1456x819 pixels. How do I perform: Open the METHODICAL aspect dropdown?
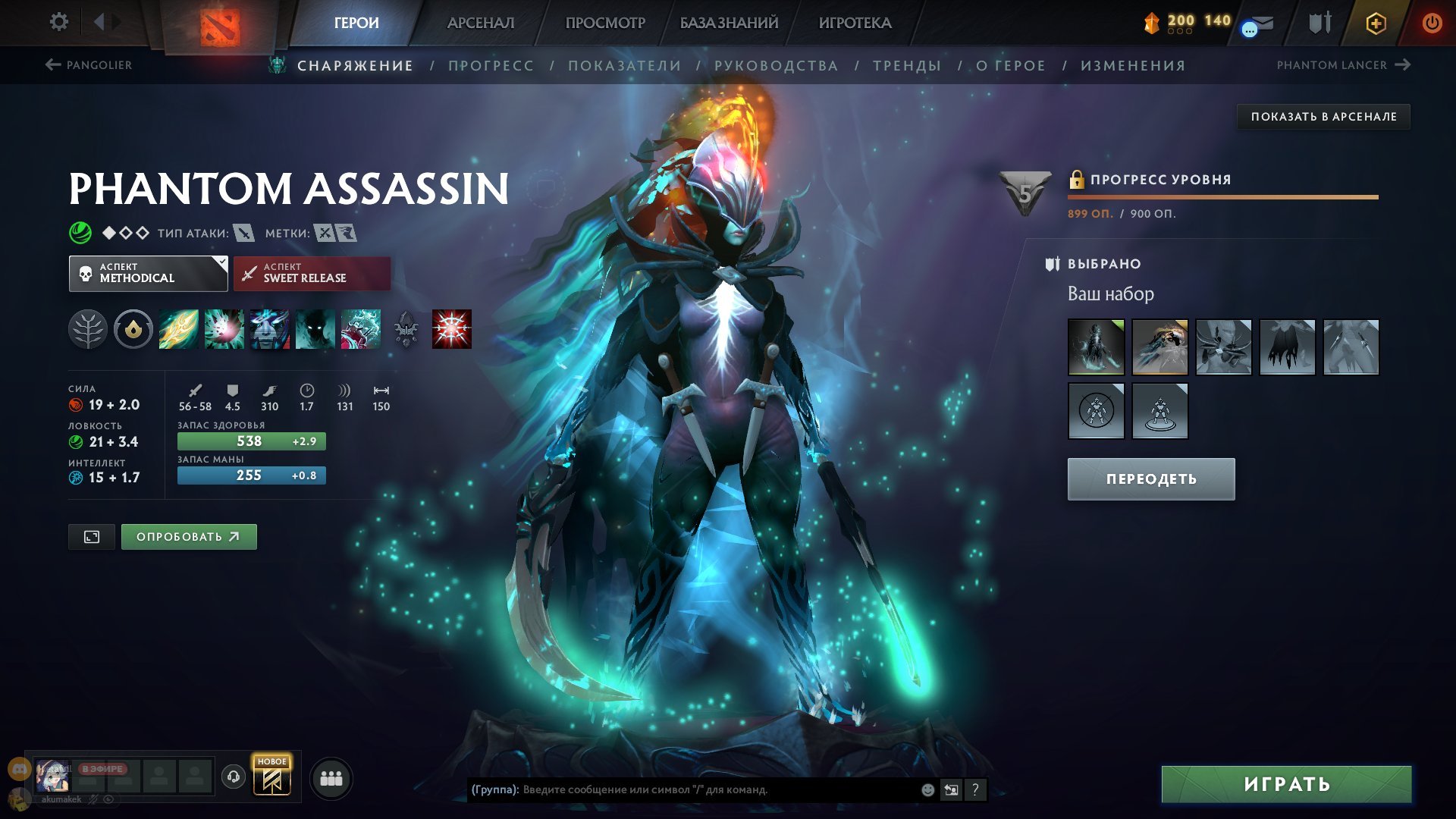tap(148, 273)
